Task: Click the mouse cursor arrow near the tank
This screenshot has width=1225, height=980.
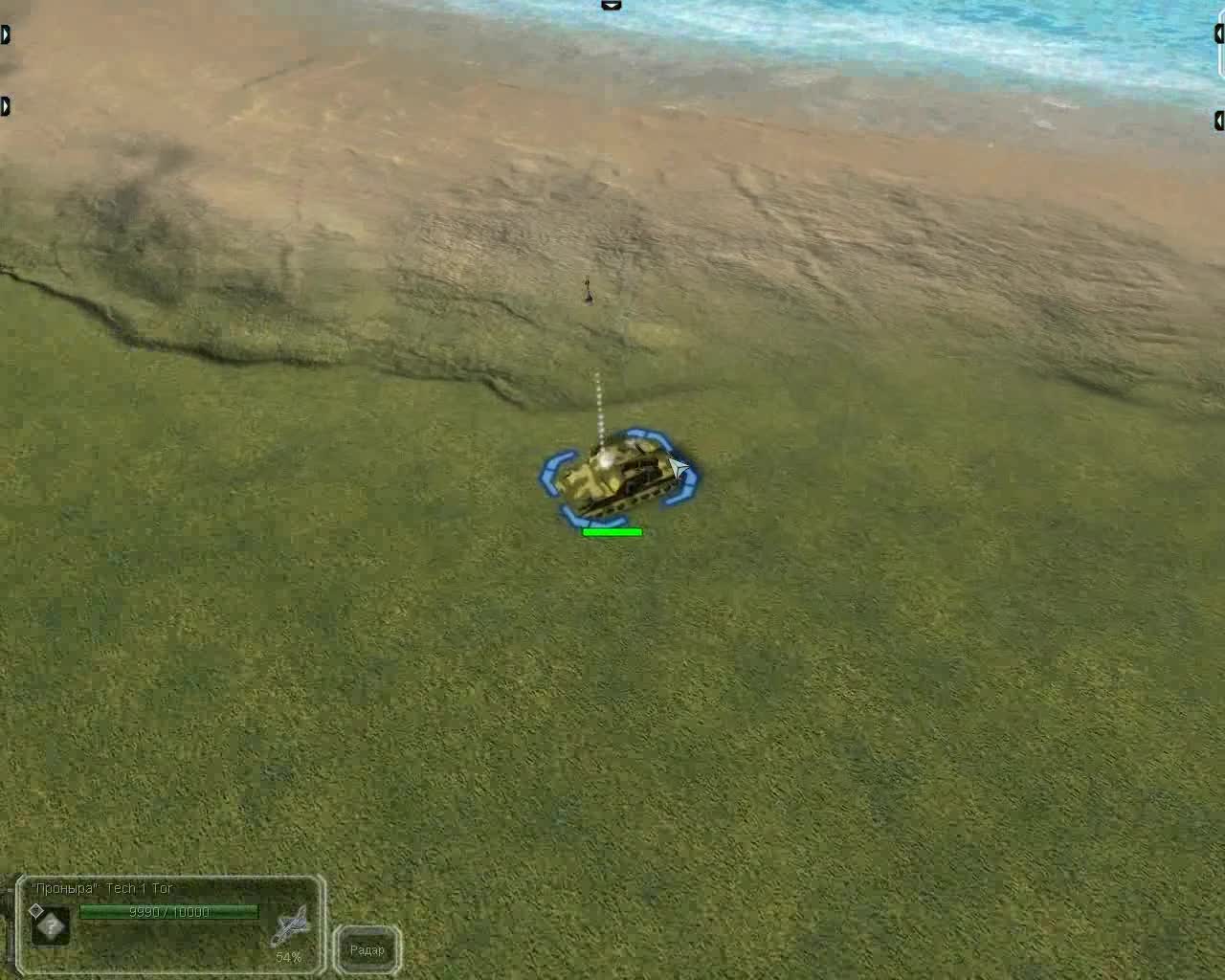Action: click(x=677, y=464)
